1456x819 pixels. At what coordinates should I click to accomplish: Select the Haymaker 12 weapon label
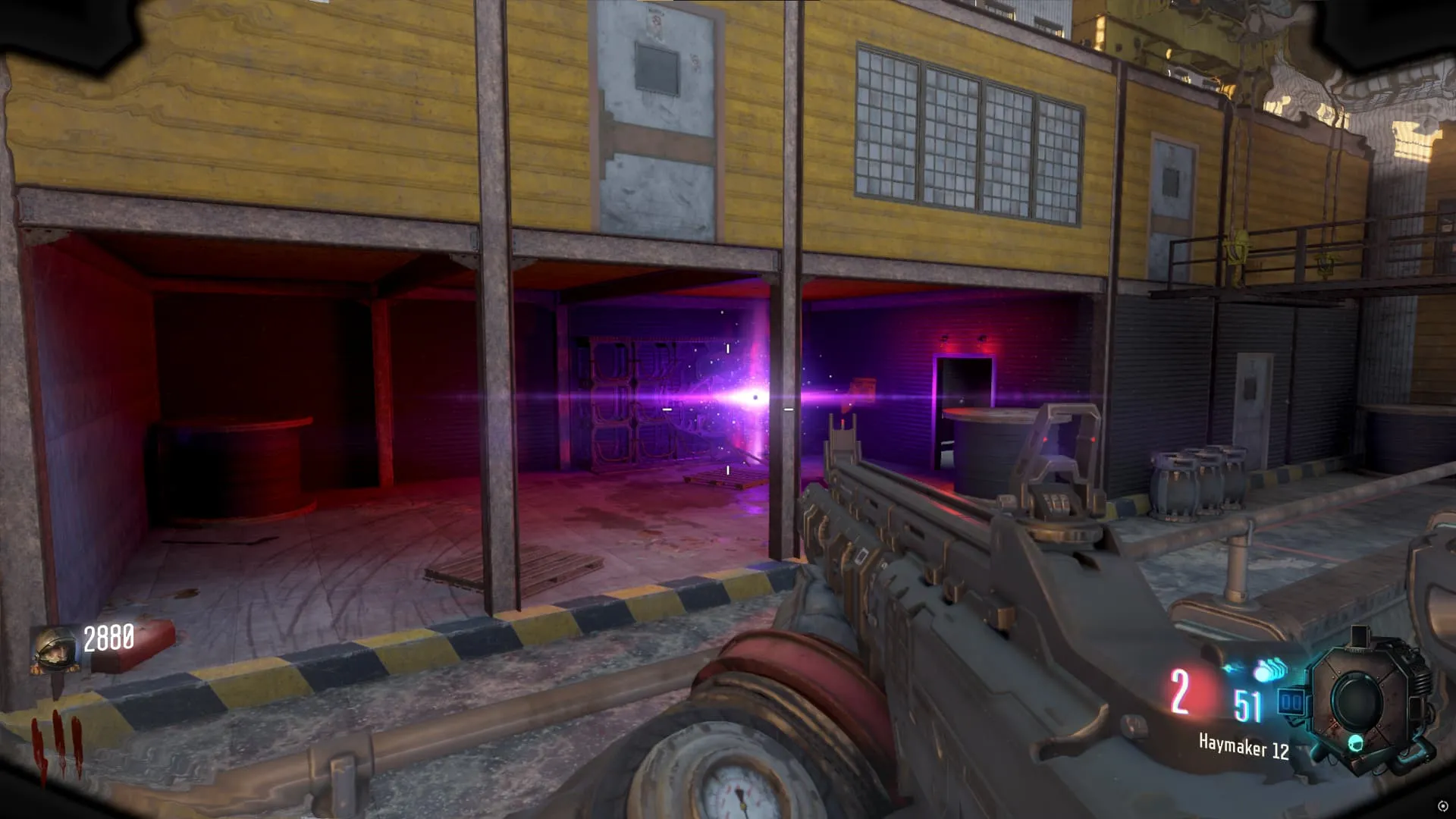1243,747
